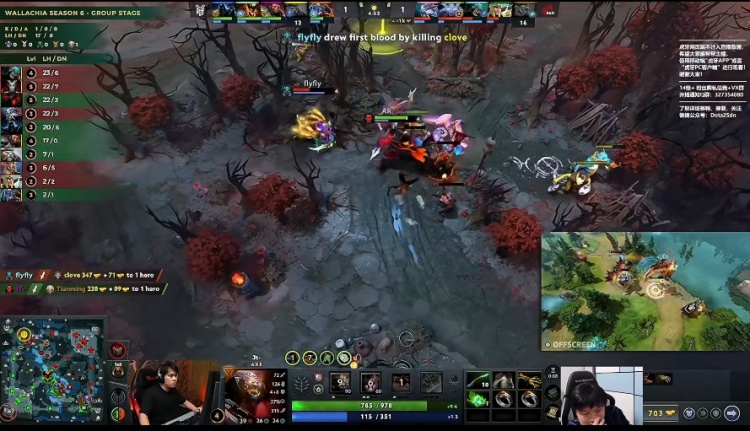The height and width of the screenshot is (431, 750).
Task: Click the flyfly kill feed entry
Action: [363, 37]
